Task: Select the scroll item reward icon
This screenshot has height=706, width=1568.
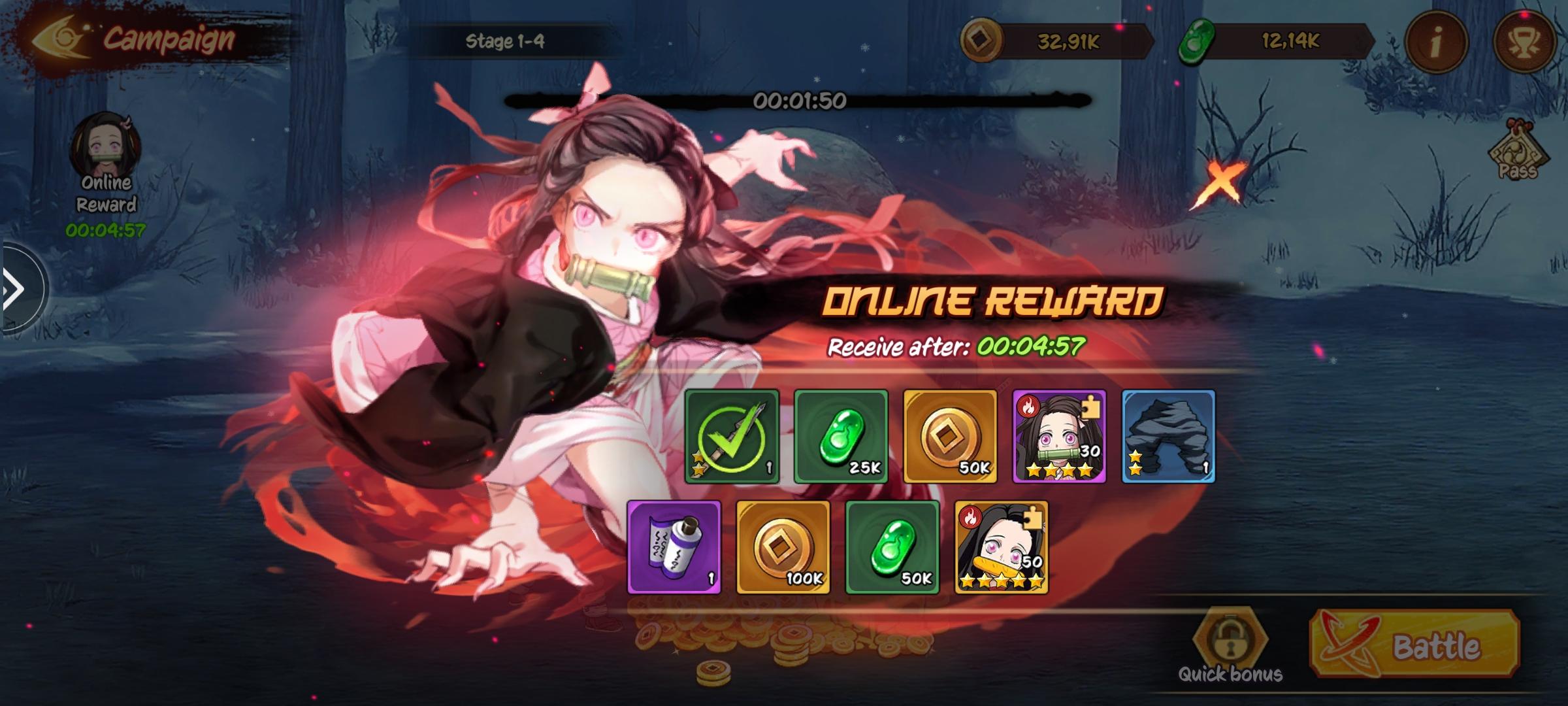Action: (674, 548)
